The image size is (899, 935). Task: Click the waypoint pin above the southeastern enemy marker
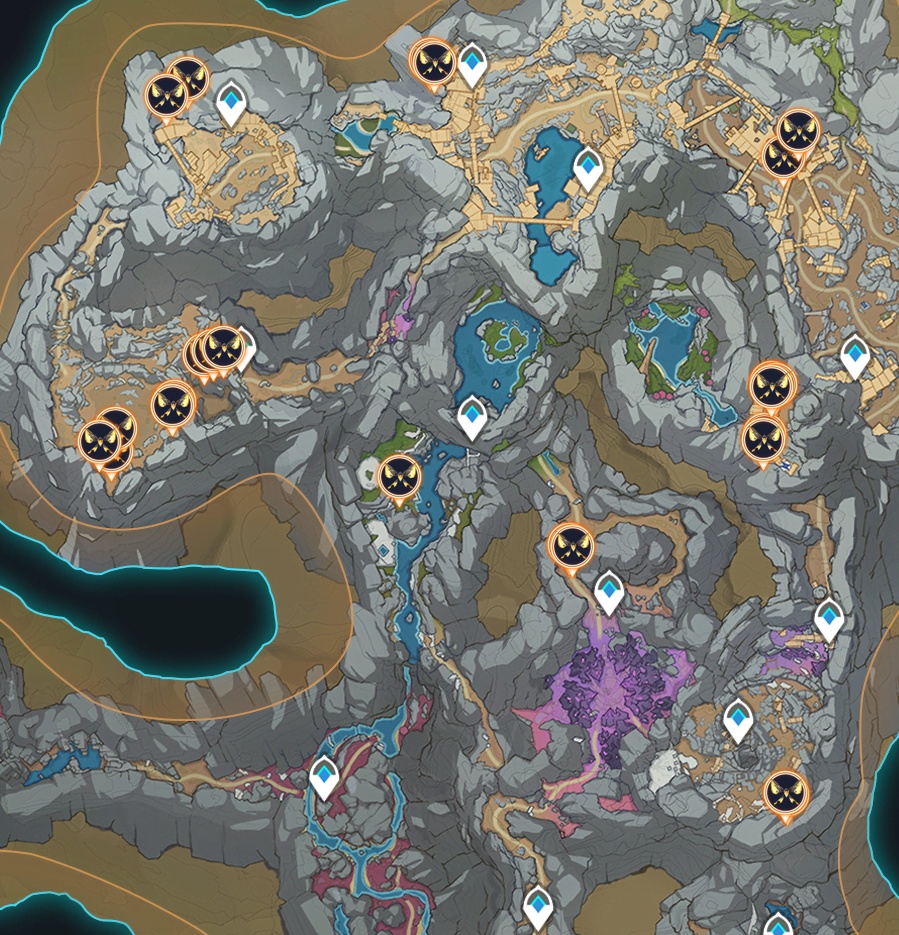(x=738, y=719)
